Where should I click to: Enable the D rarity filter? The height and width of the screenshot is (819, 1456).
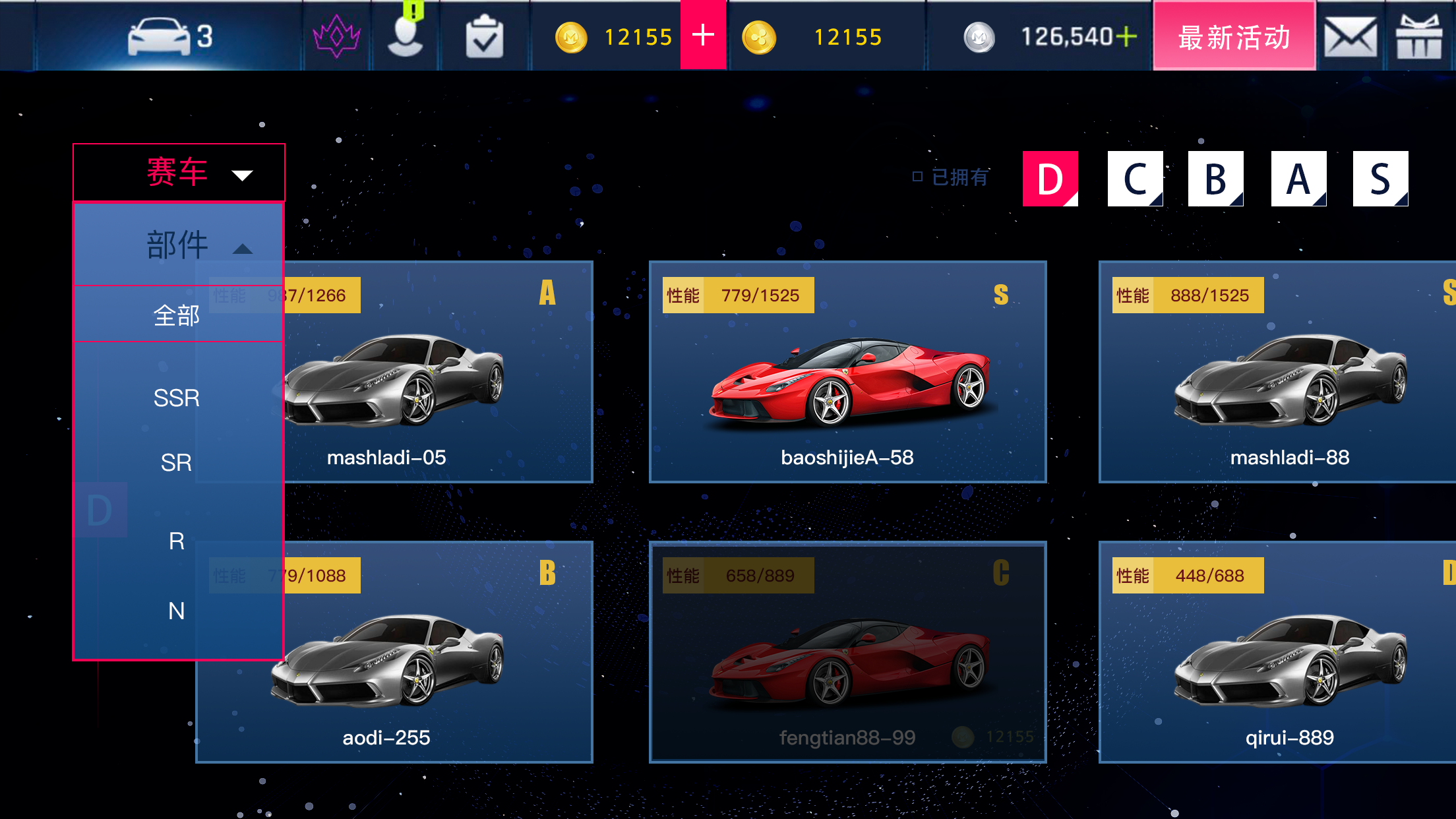point(1049,178)
